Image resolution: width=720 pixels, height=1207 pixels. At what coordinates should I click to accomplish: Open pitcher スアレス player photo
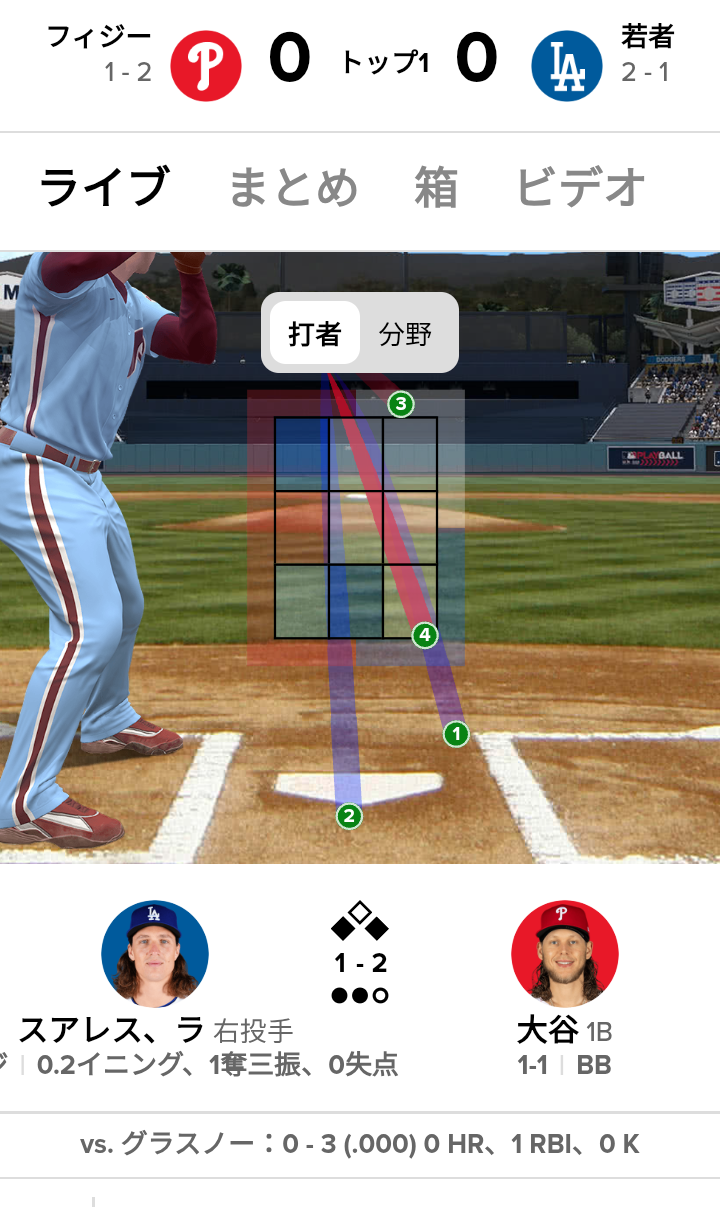coord(155,953)
